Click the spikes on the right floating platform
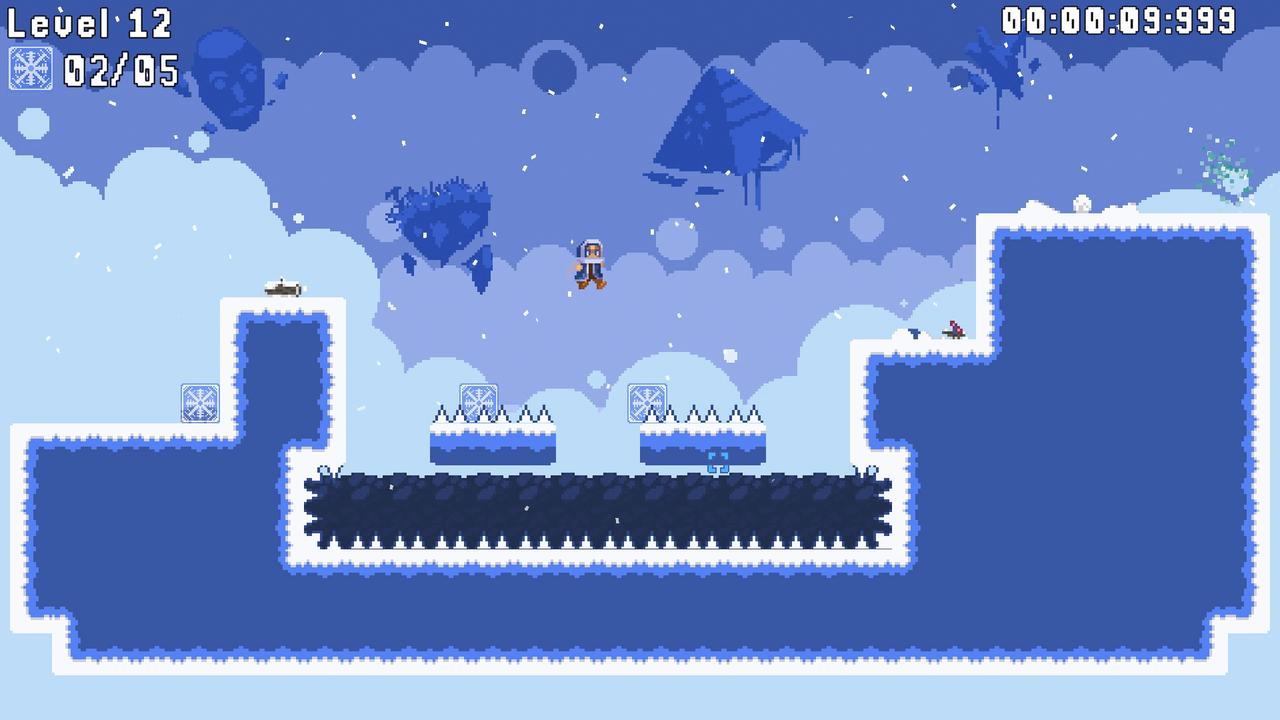The height and width of the screenshot is (720, 1280). click(720, 413)
